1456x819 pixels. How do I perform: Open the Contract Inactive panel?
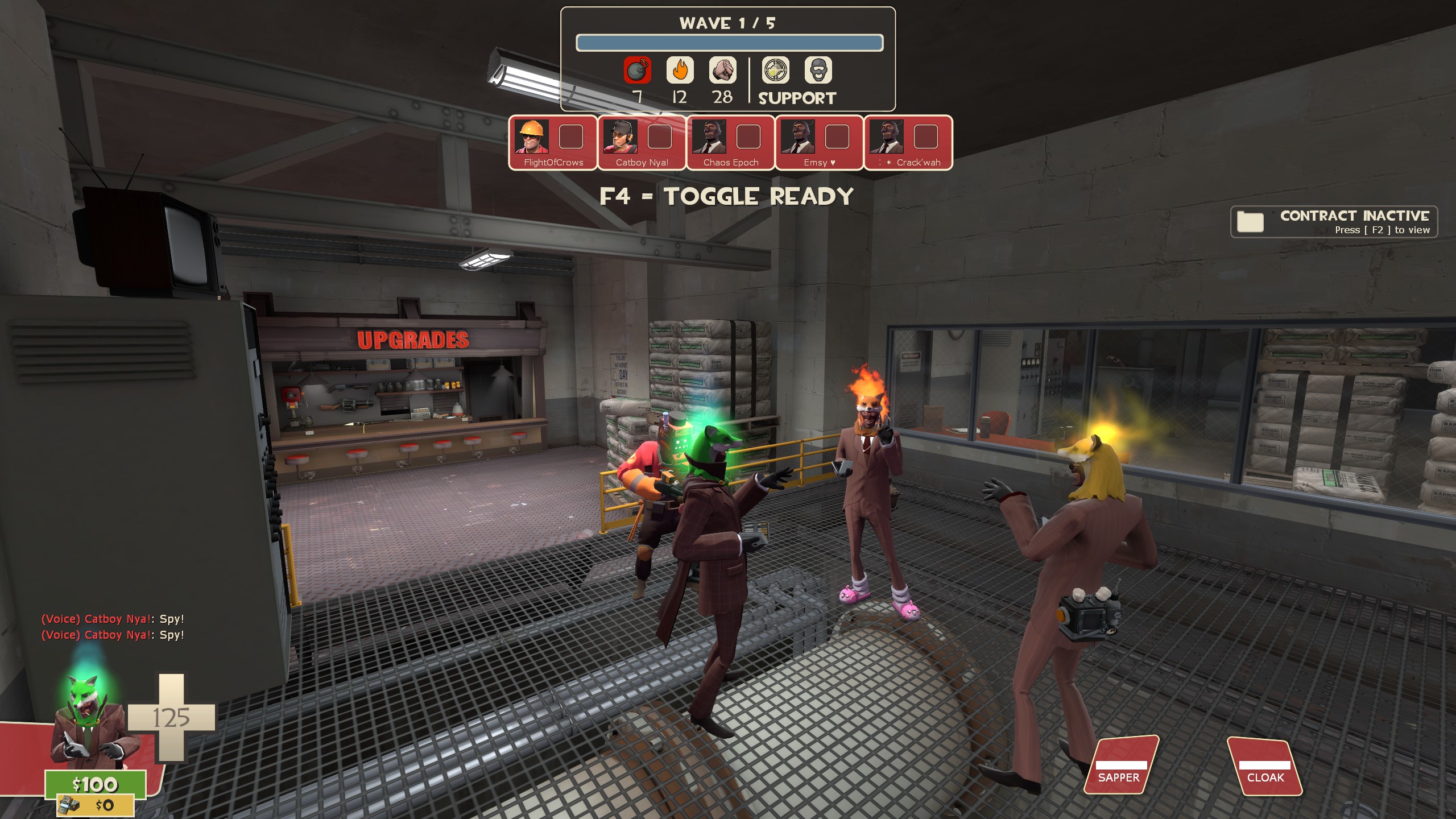[x=1333, y=222]
